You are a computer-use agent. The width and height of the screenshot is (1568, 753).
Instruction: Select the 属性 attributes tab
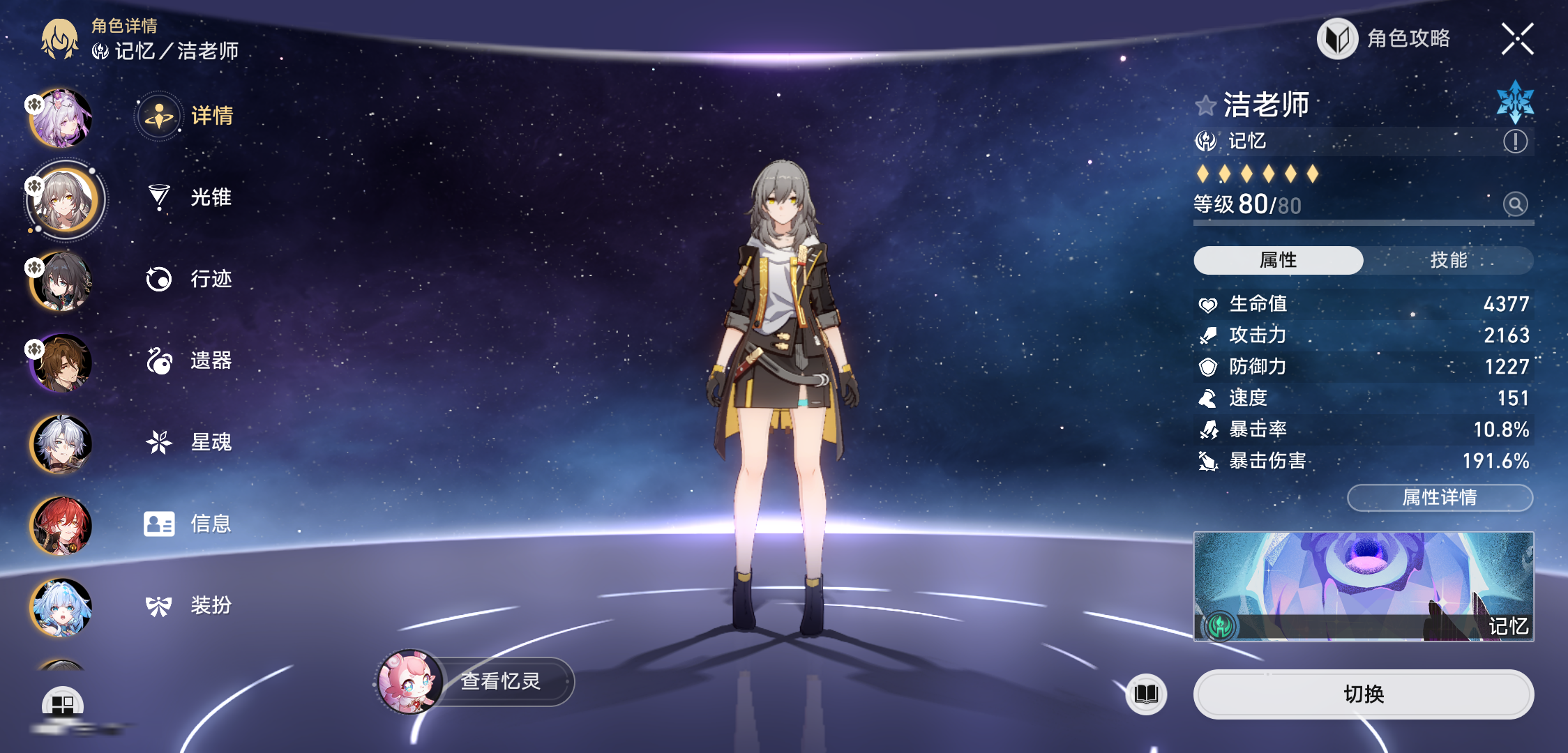click(x=1278, y=260)
